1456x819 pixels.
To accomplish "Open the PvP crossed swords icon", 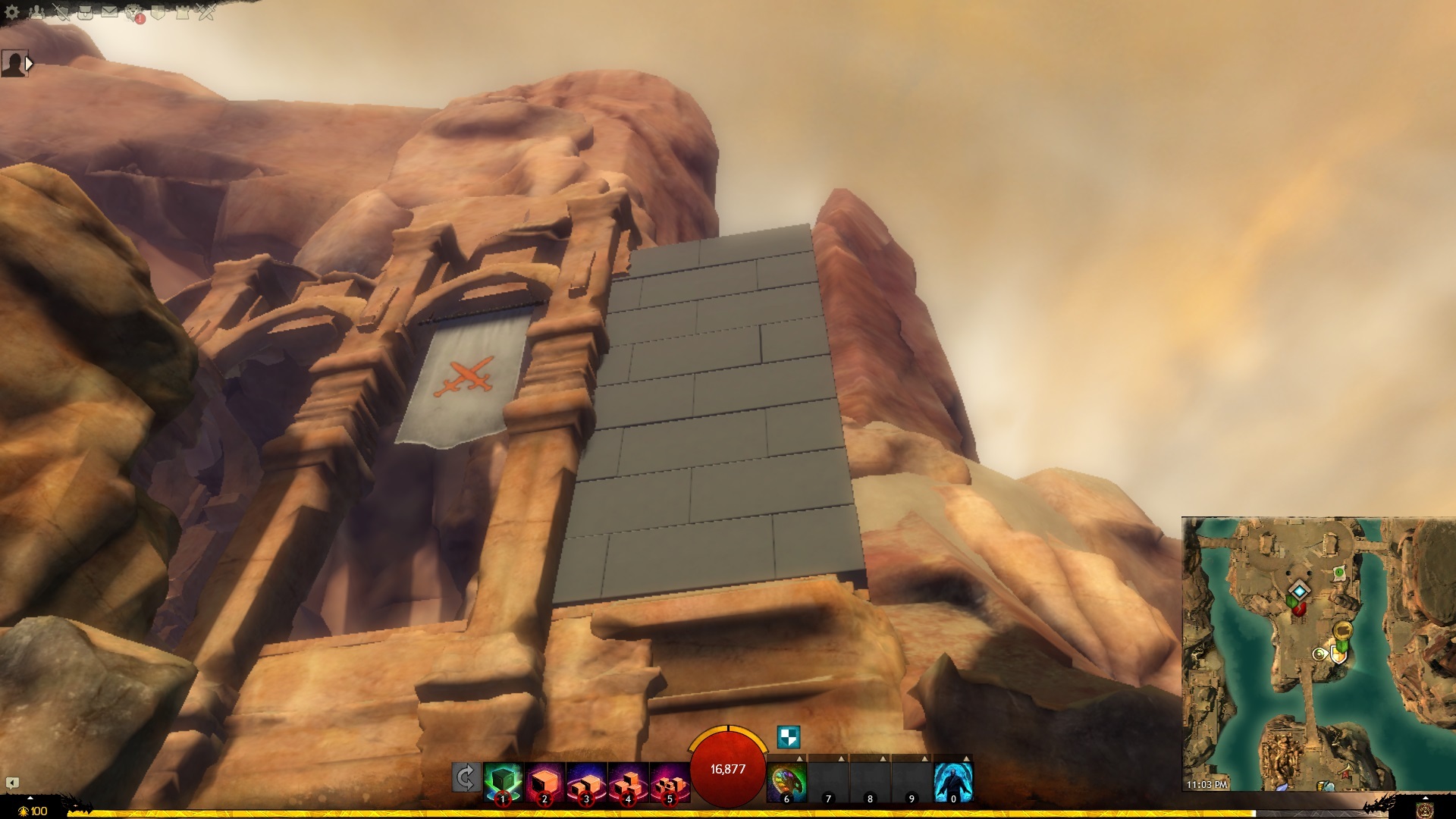I will pos(207,12).
